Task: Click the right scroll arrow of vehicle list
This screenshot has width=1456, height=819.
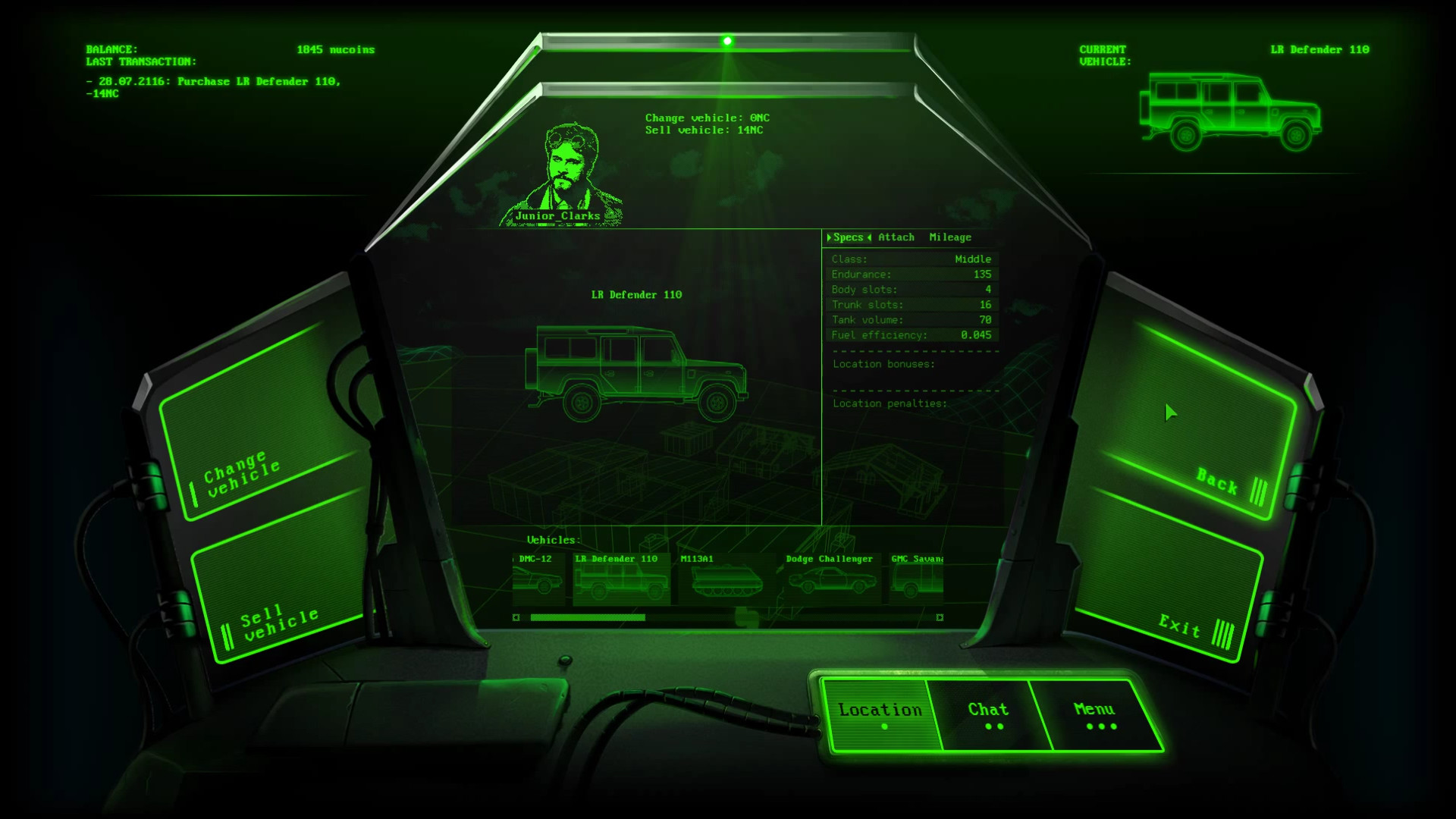Action: tap(939, 618)
